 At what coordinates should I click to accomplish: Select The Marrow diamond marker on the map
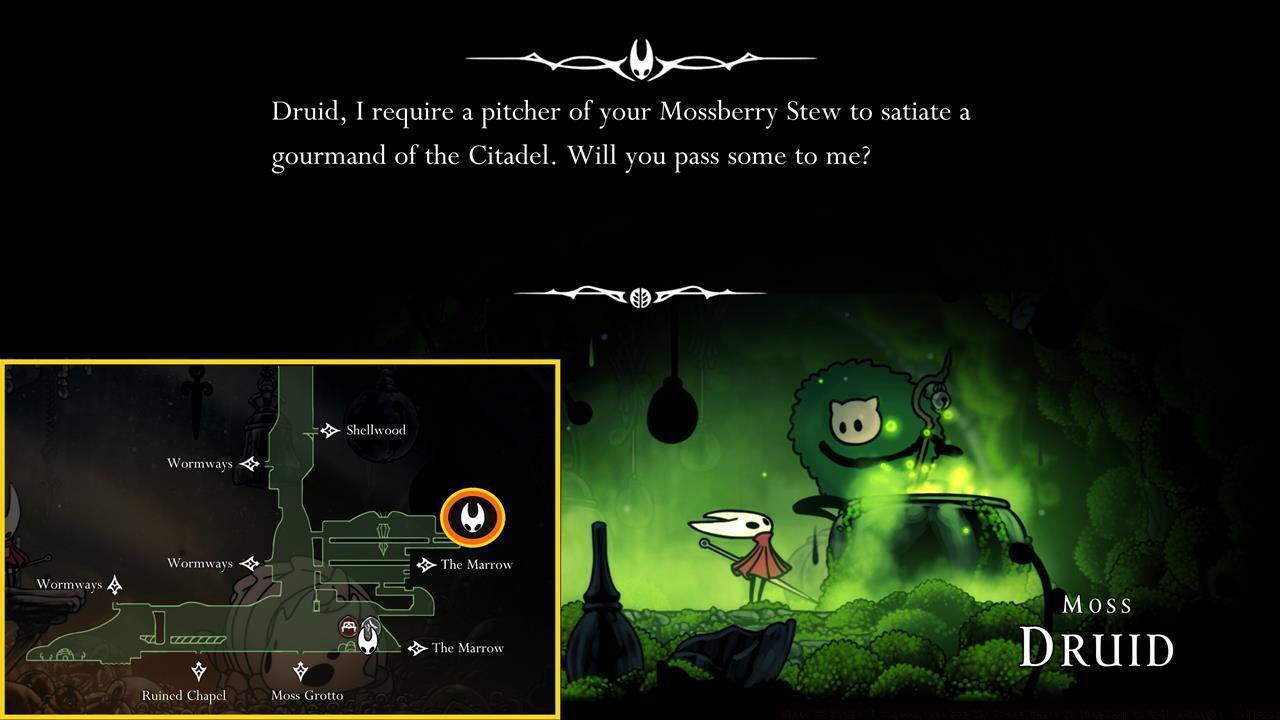click(427, 564)
